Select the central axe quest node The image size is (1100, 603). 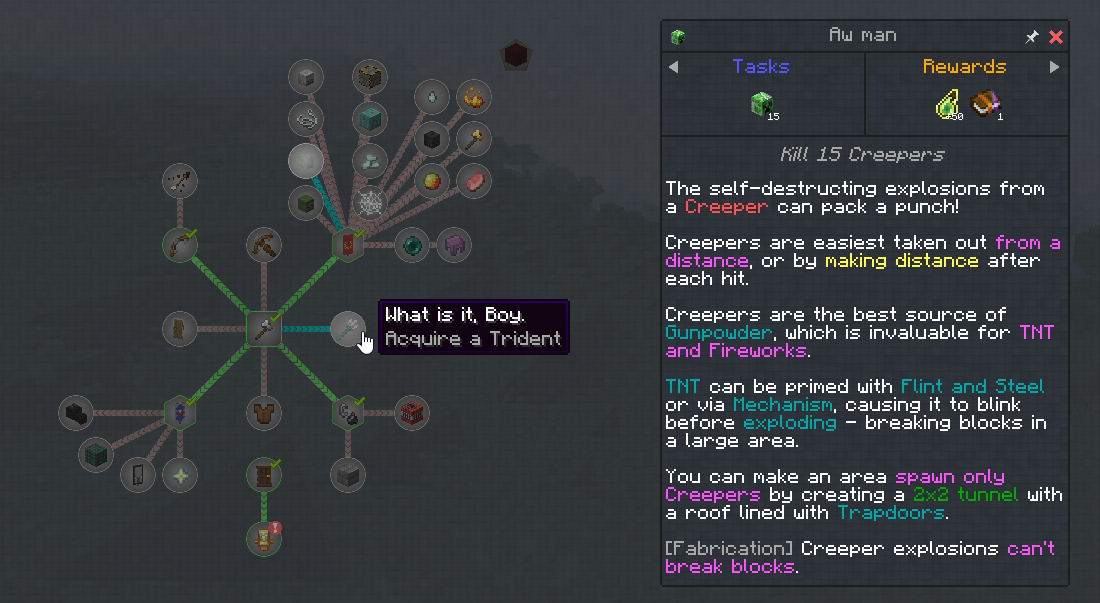tap(264, 328)
